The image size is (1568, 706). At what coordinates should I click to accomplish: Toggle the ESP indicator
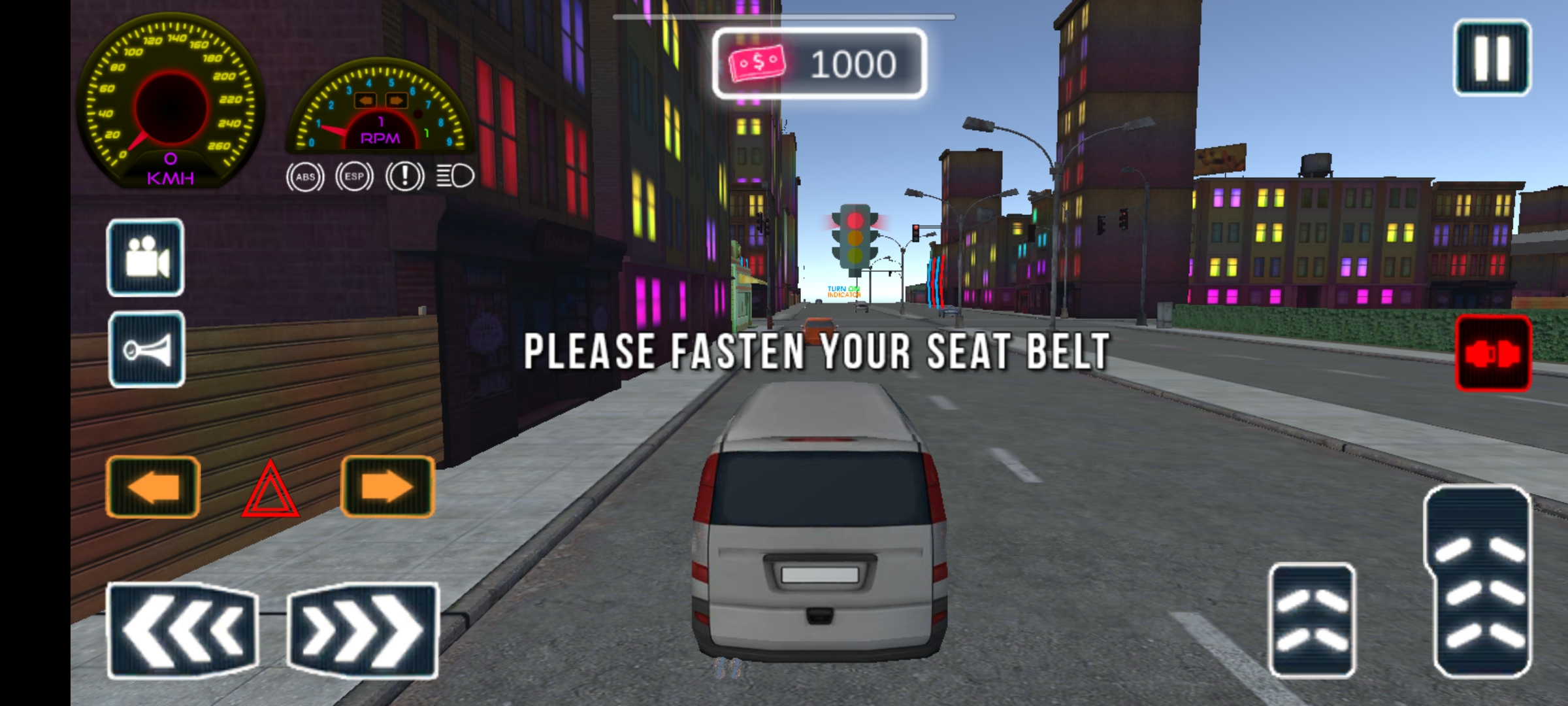pos(354,176)
